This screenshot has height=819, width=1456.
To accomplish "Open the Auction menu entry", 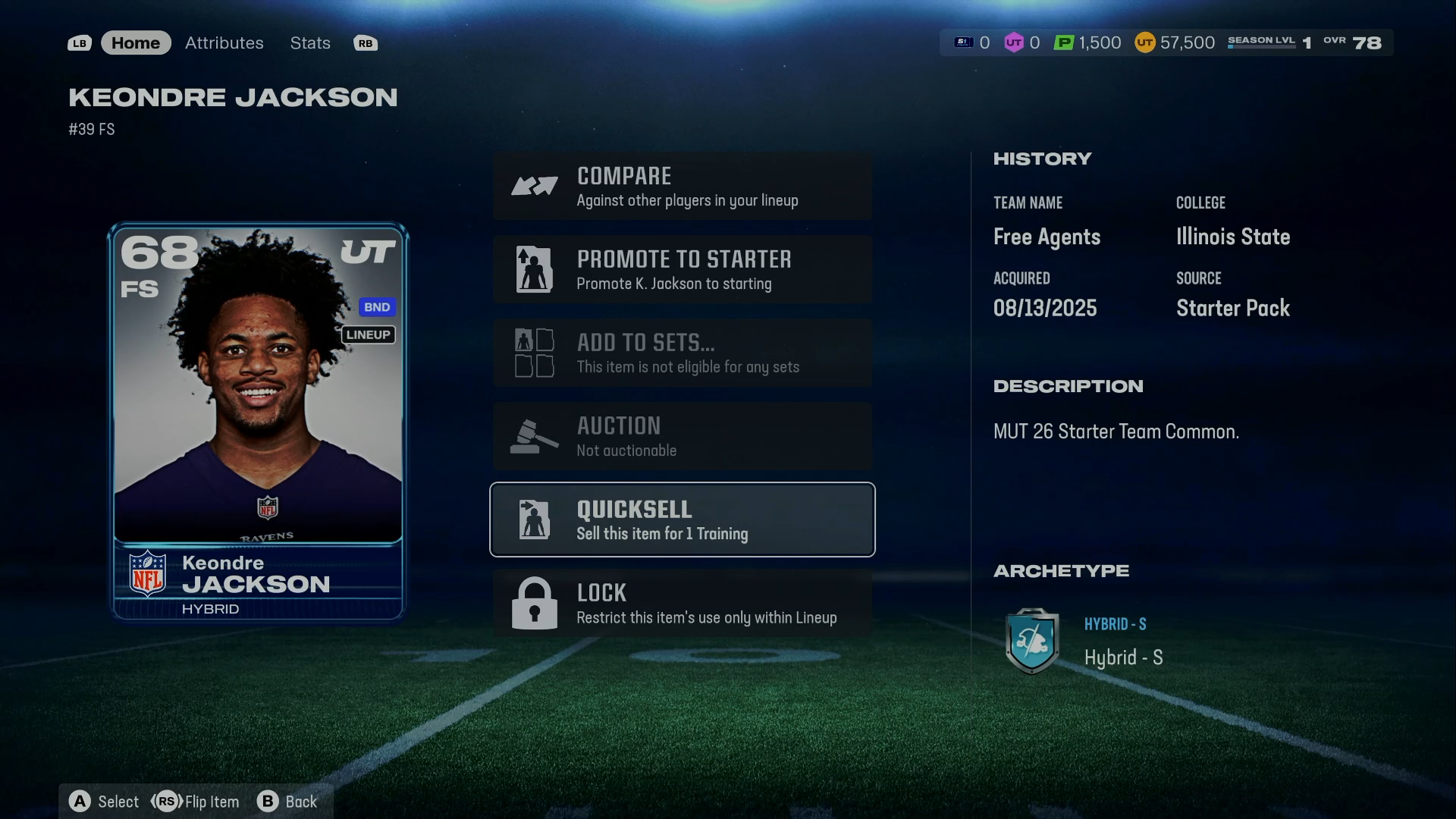I will (x=682, y=437).
